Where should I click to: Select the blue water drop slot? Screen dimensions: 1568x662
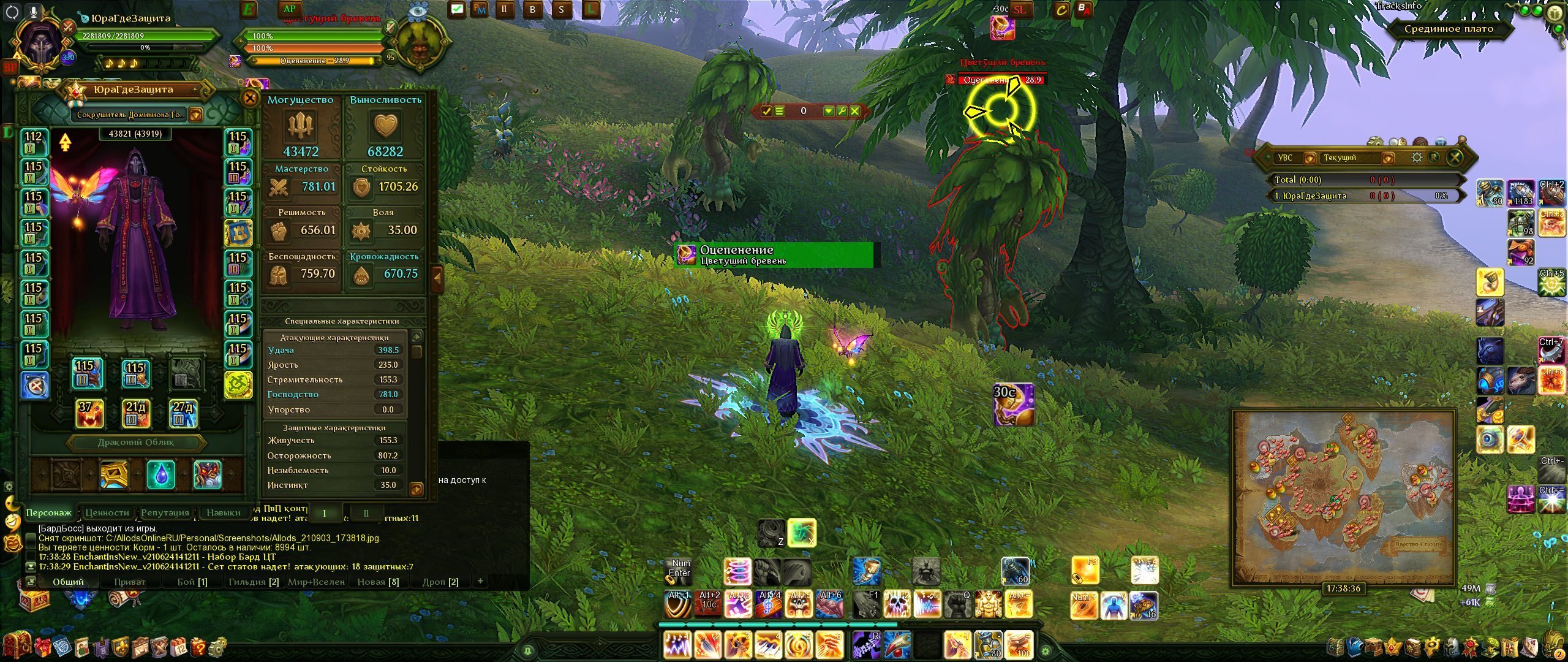click(160, 475)
